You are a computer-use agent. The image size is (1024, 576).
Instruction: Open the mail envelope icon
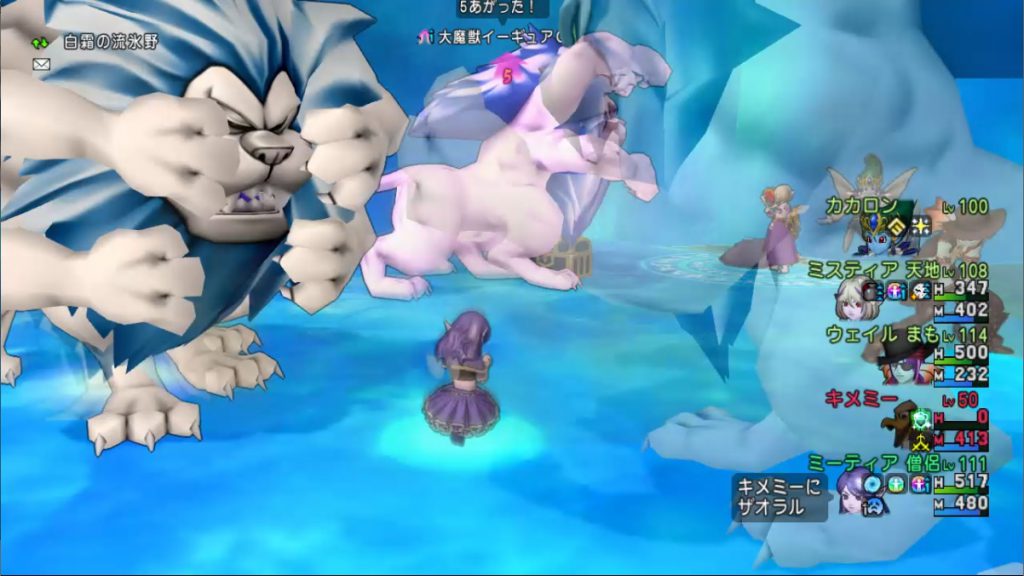[x=41, y=64]
